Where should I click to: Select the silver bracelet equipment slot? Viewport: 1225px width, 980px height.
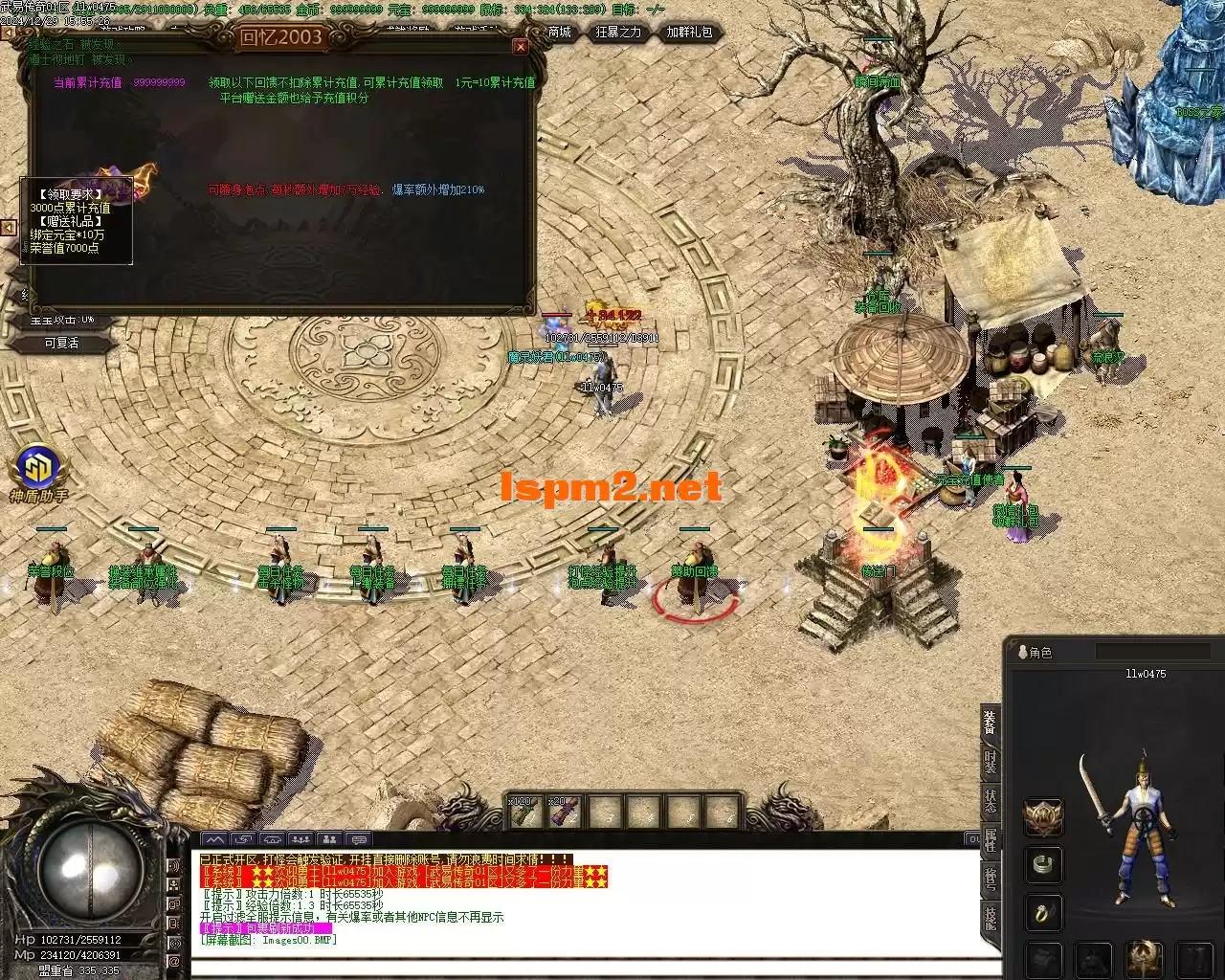[1043, 864]
